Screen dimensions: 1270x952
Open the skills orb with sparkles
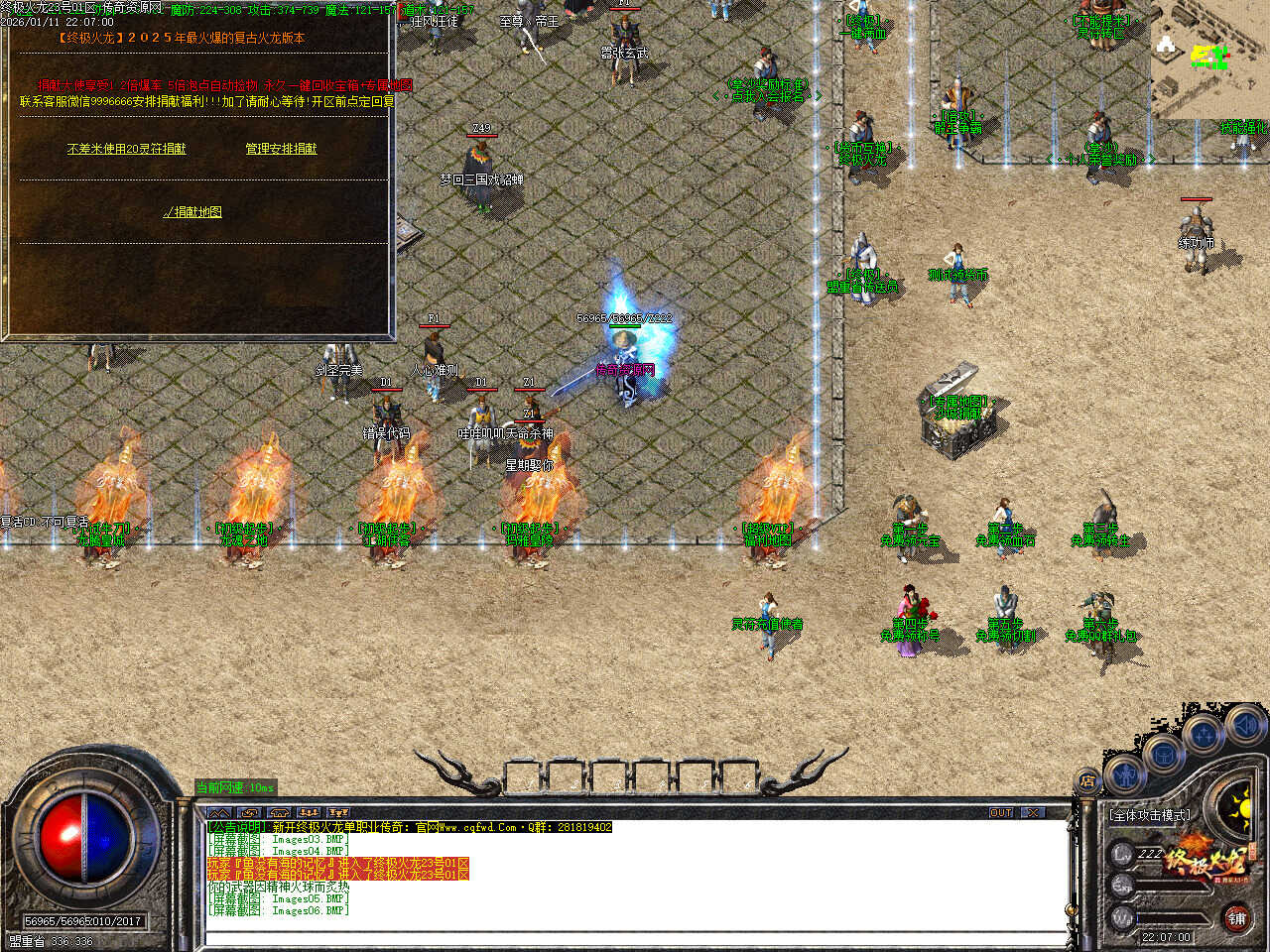pyautogui.click(x=1203, y=735)
